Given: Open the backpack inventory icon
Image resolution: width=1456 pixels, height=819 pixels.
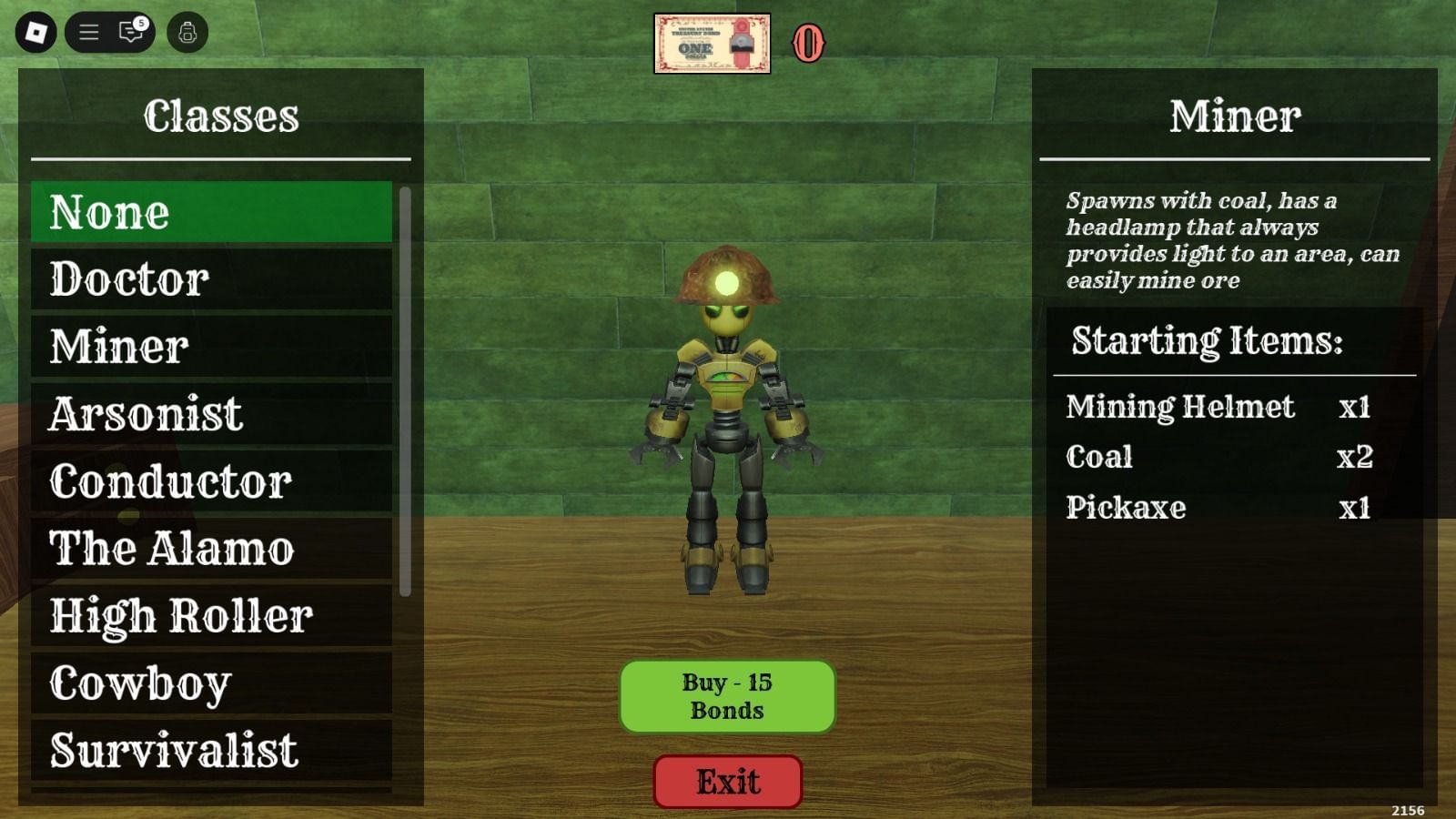Looking at the screenshot, I should tap(188, 32).
